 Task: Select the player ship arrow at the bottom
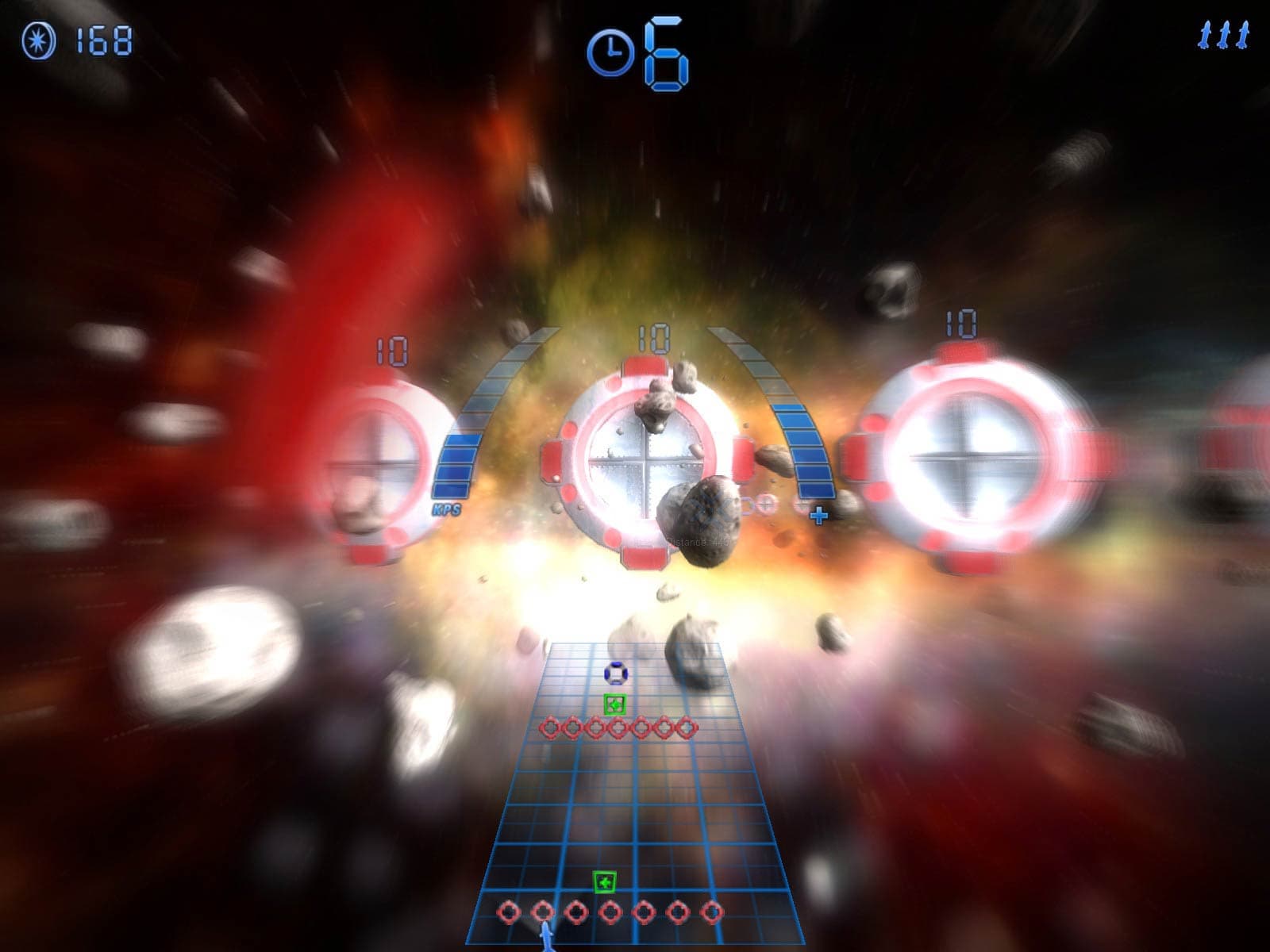[x=547, y=939]
